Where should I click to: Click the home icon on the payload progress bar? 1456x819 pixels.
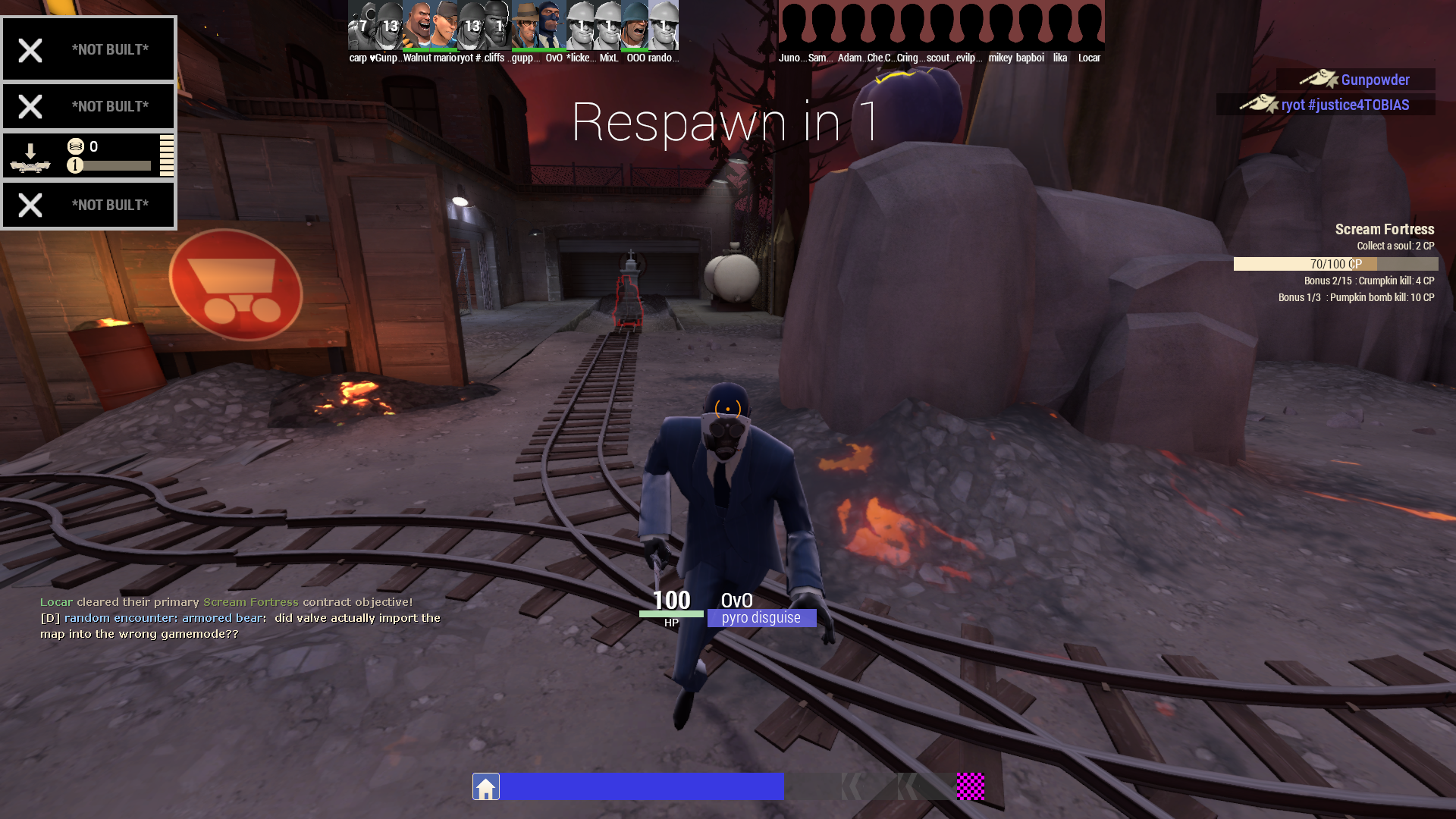tap(485, 786)
